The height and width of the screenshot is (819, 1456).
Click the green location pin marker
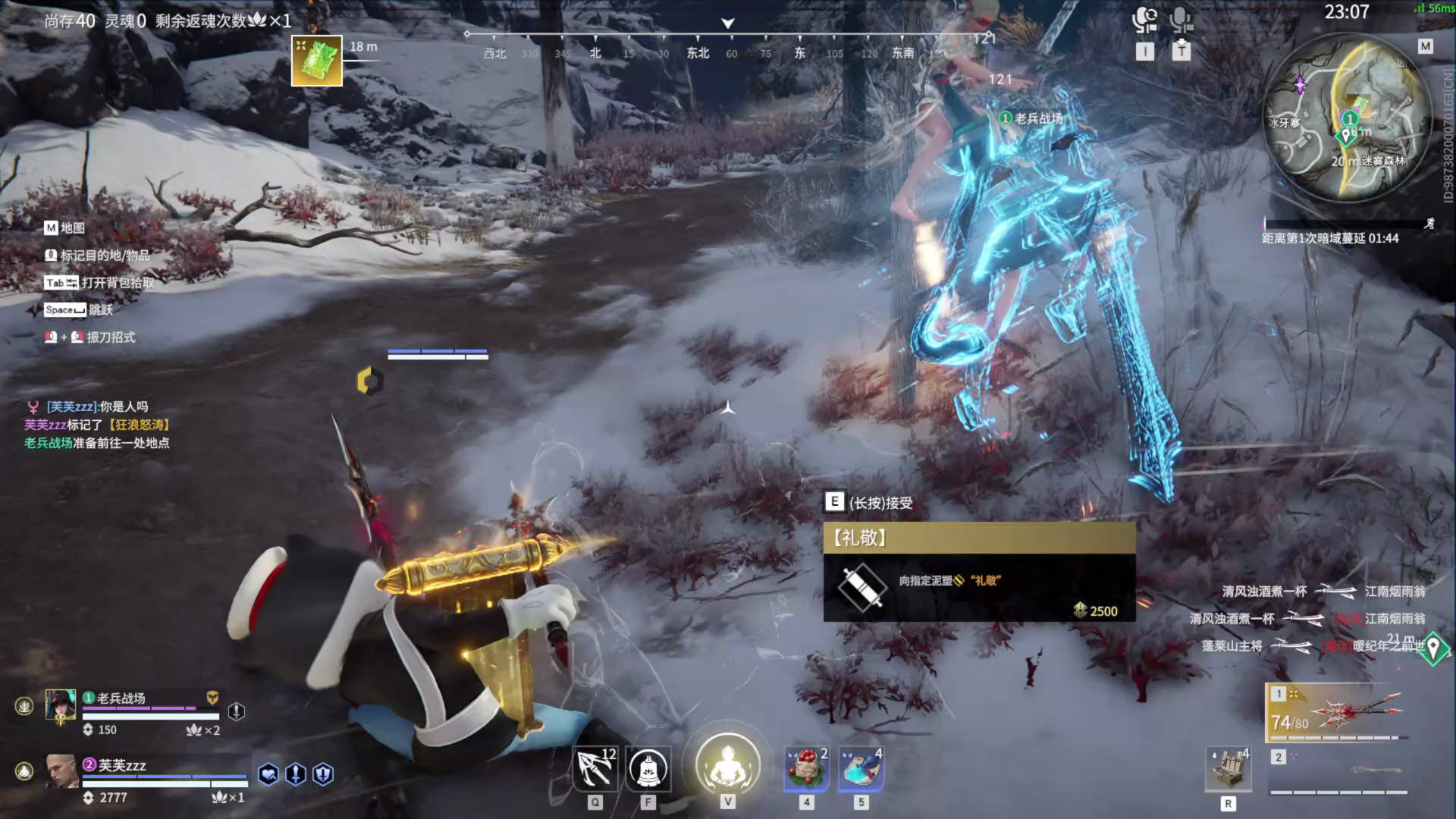[x=1433, y=648]
